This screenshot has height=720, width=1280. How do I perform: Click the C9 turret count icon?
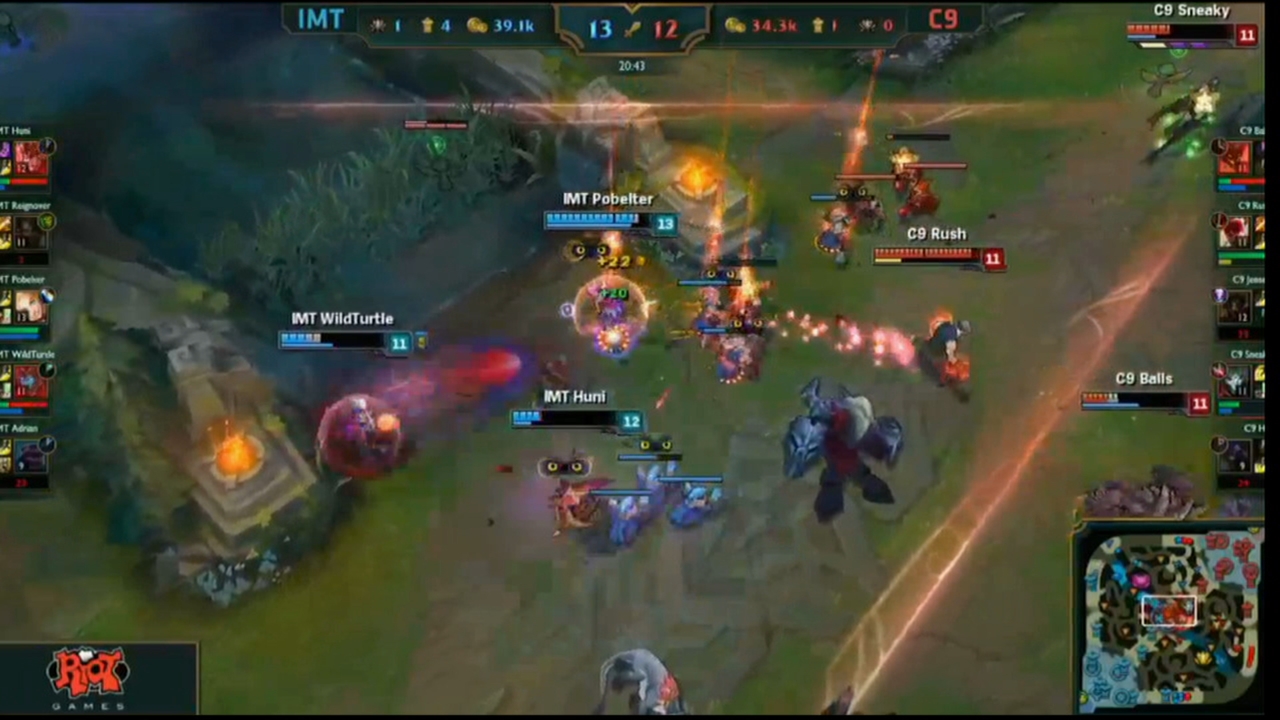[817, 26]
